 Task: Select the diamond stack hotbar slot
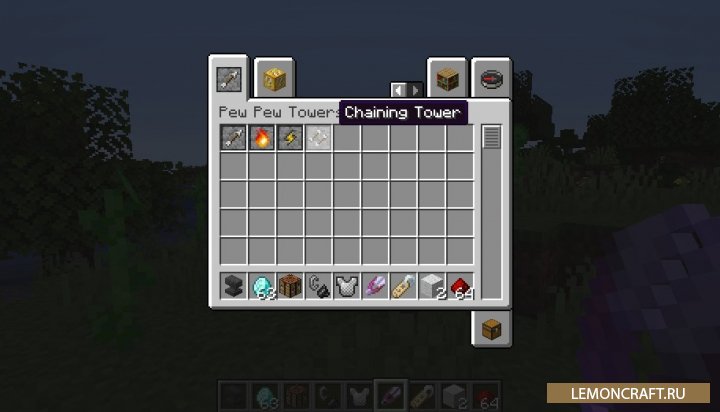(x=262, y=286)
